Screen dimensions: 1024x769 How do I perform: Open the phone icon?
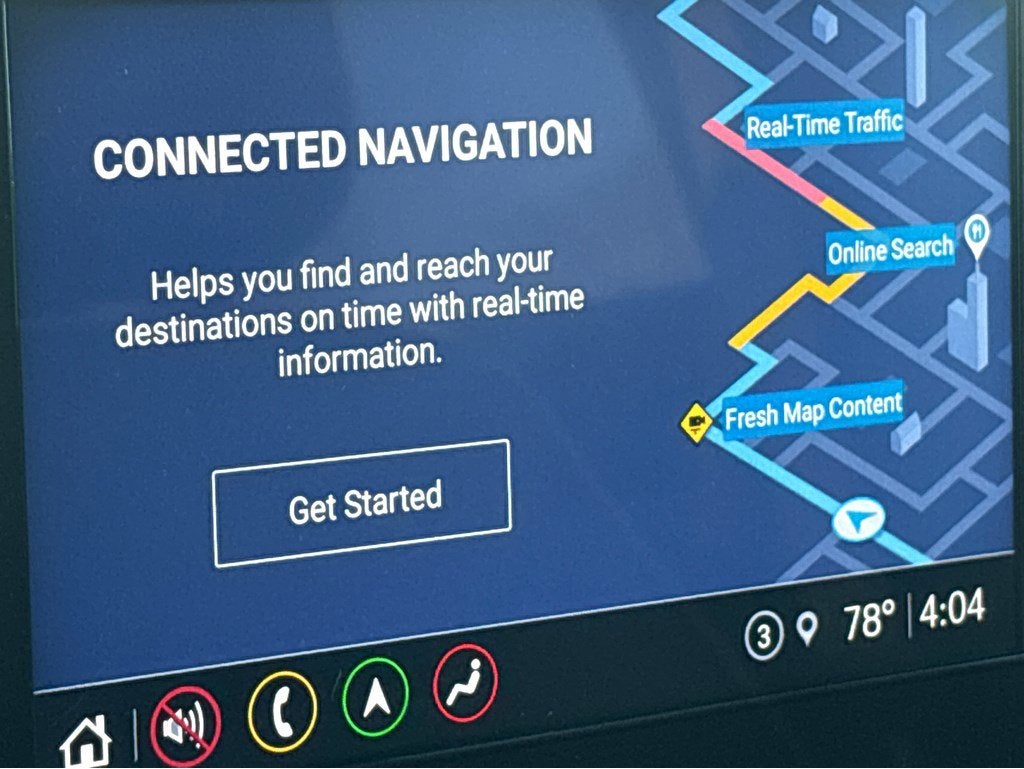click(282, 709)
